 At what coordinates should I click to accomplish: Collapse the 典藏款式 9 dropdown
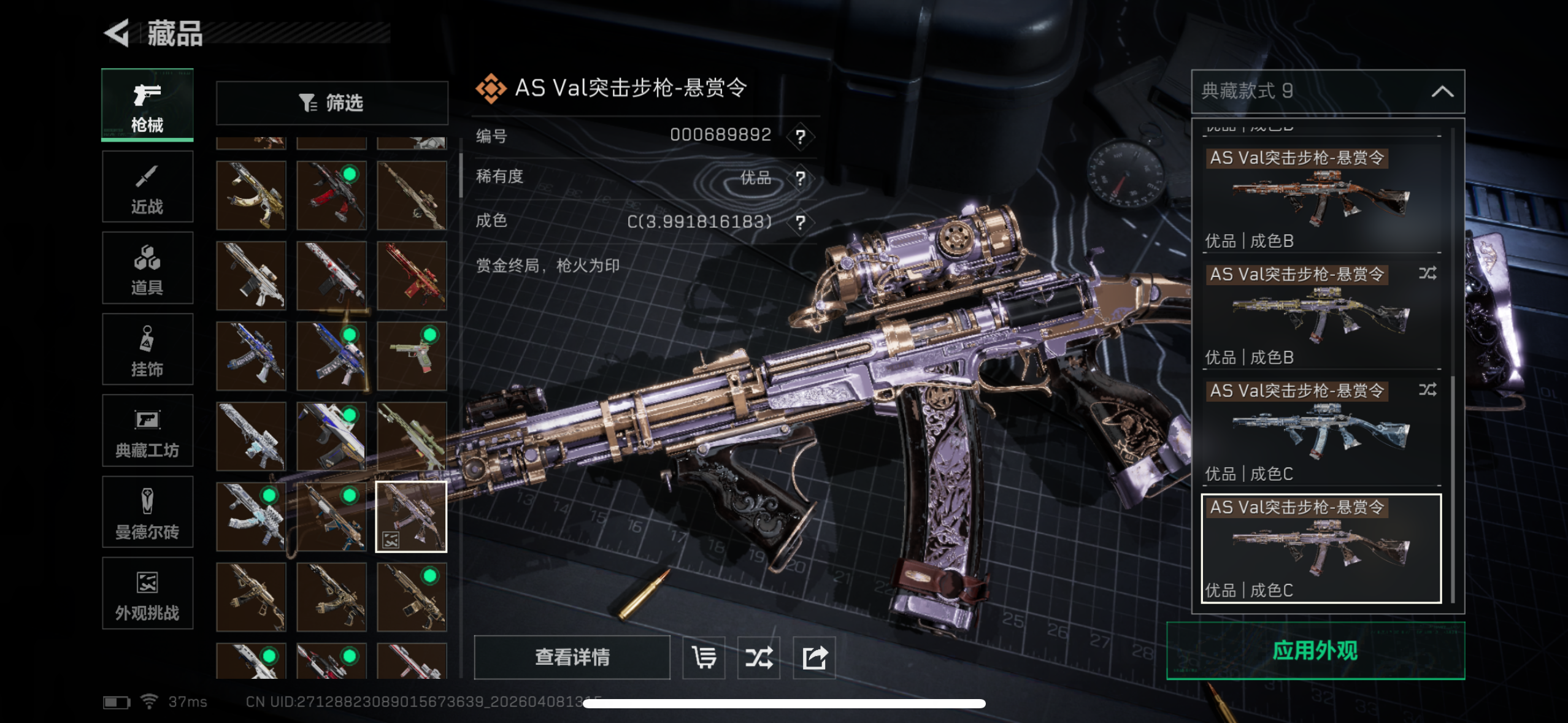(1442, 92)
